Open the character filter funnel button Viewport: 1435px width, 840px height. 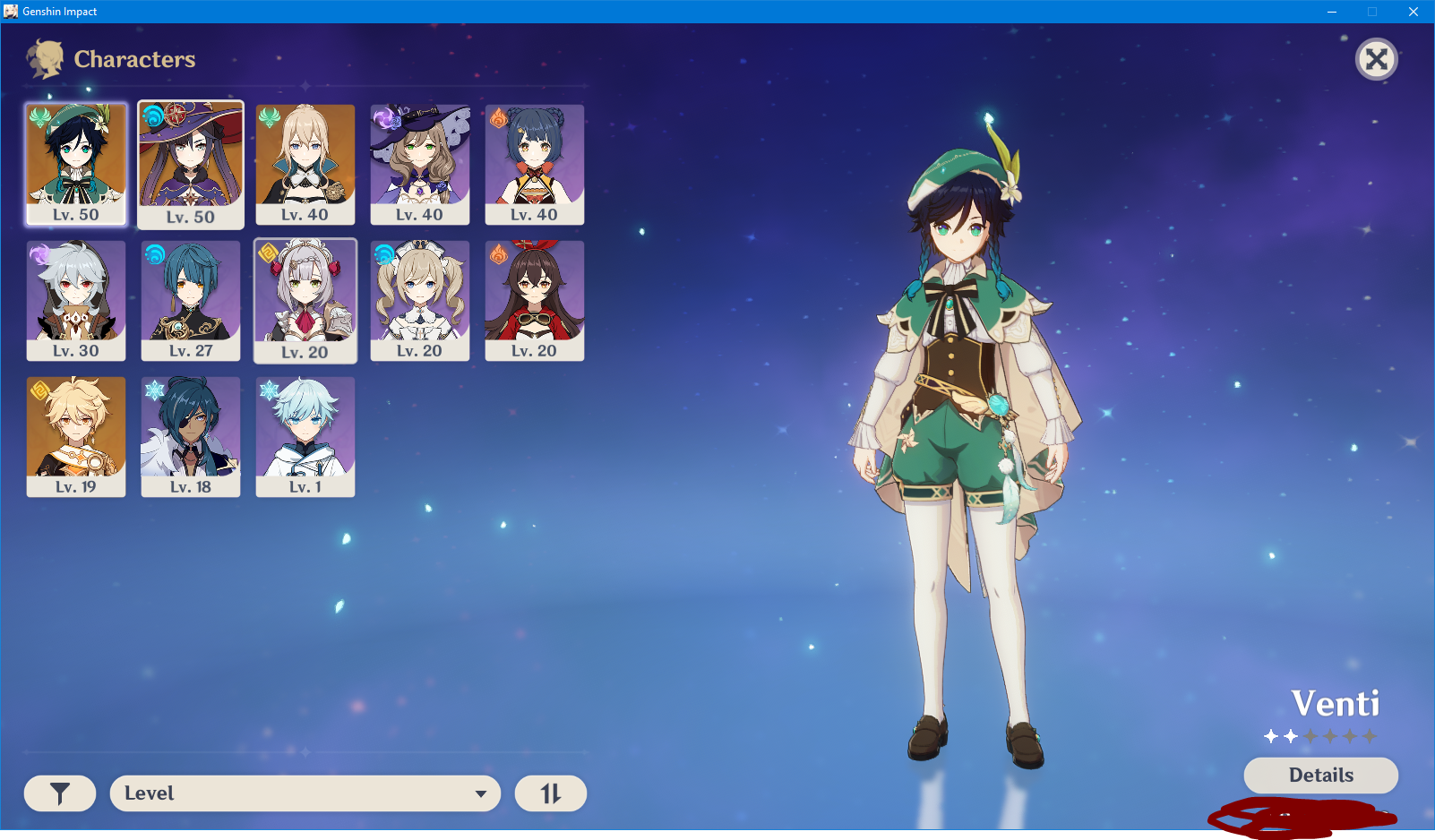[x=60, y=793]
